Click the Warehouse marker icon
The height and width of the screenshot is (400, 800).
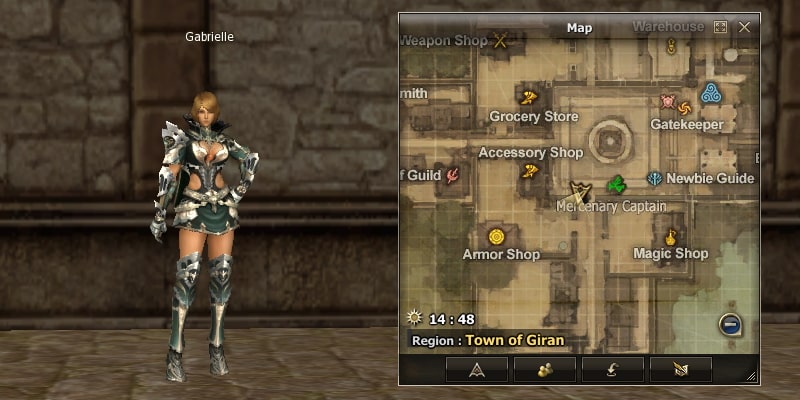[671, 46]
